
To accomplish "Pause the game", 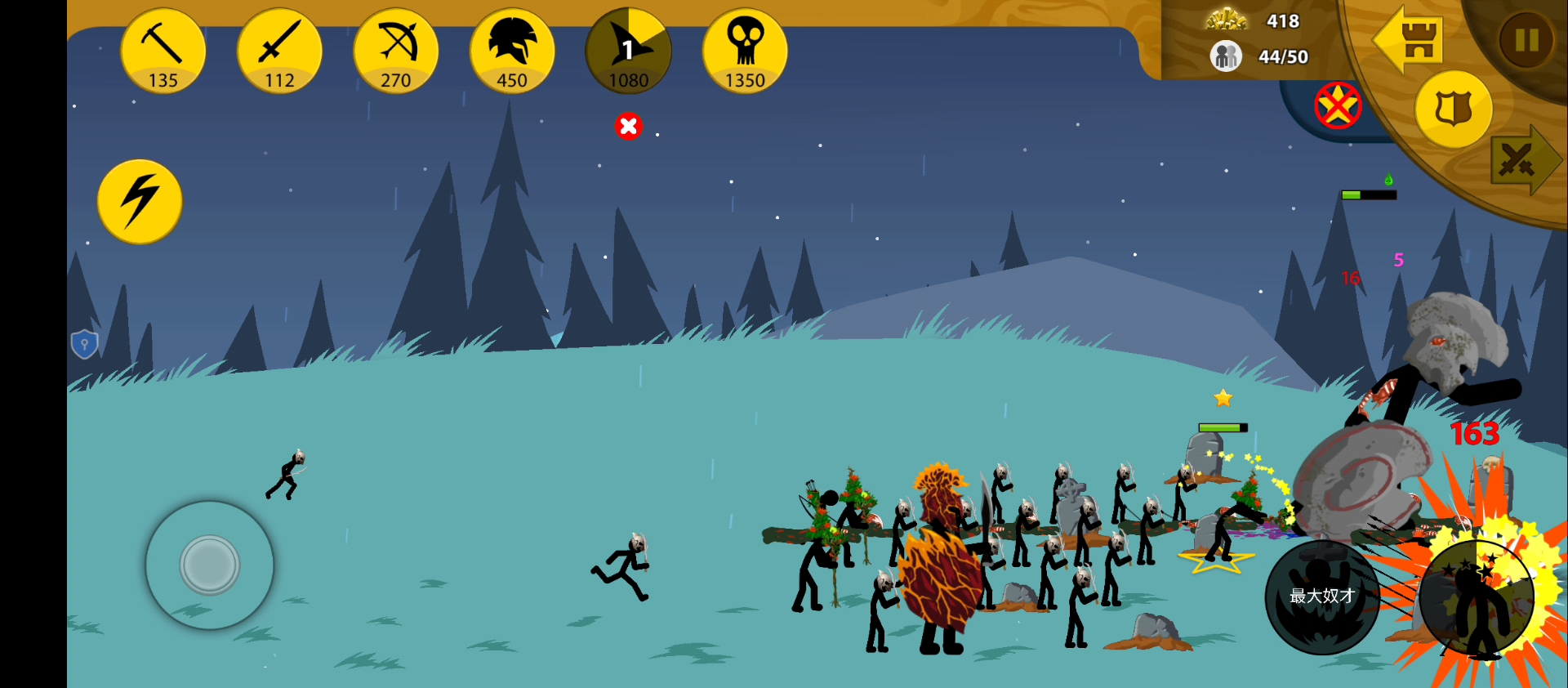I will coord(1526,39).
